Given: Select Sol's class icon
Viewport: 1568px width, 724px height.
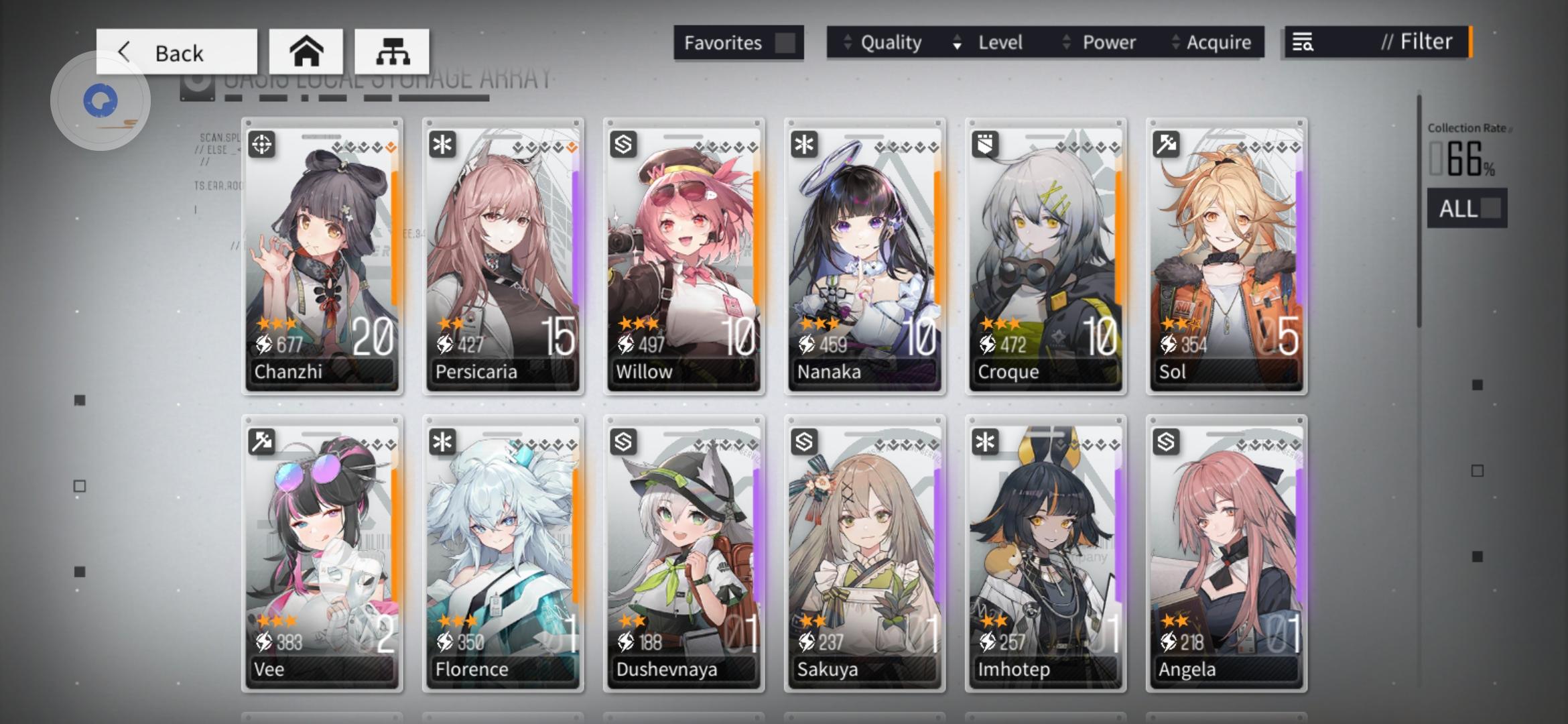Looking at the screenshot, I should click(x=1167, y=144).
